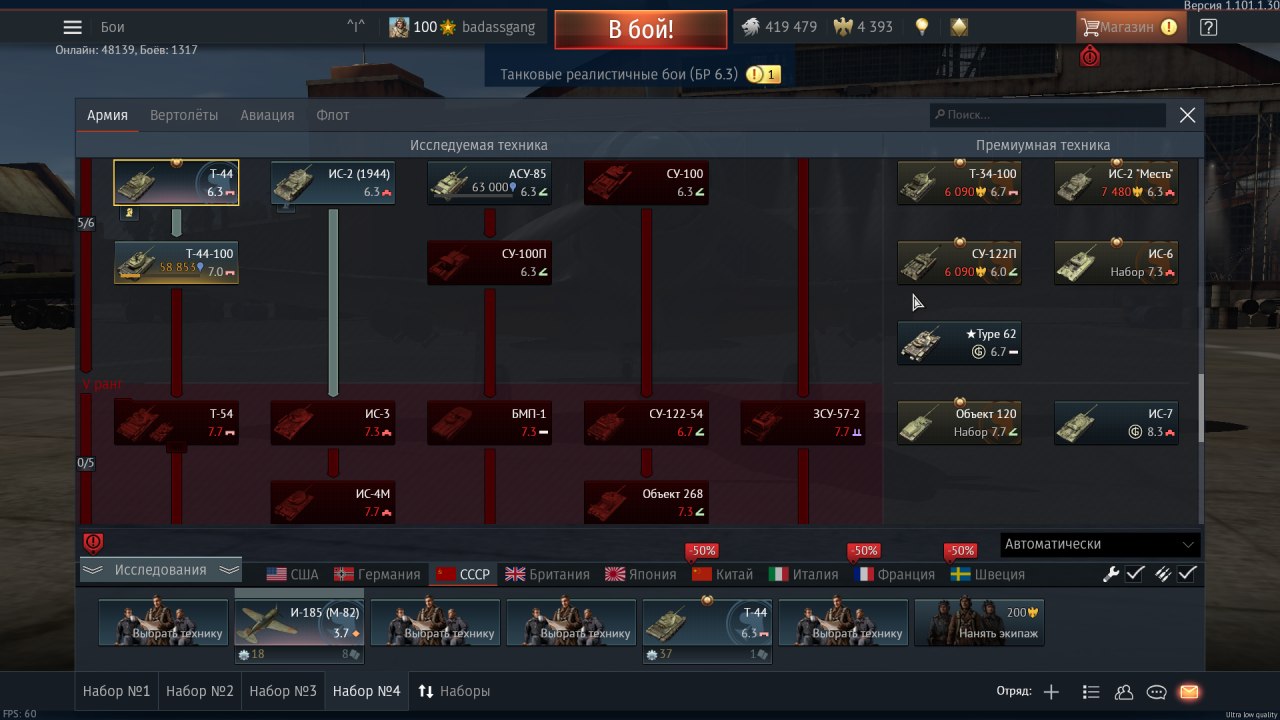Open the orange mail envelope icon
The image size is (1280, 720).
coord(1189,691)
